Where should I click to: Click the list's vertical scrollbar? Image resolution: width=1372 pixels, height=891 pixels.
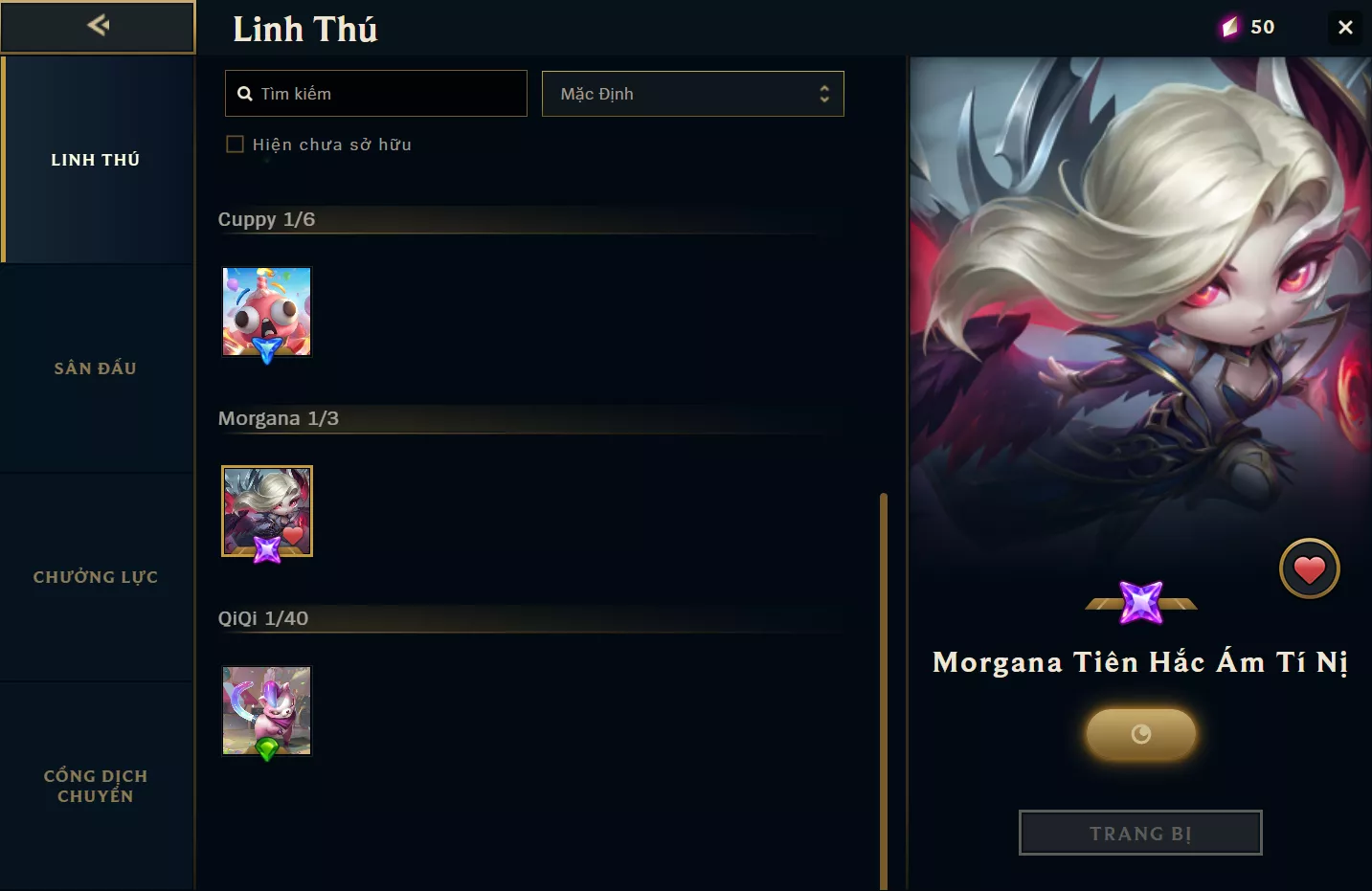[x=884, y=689]
